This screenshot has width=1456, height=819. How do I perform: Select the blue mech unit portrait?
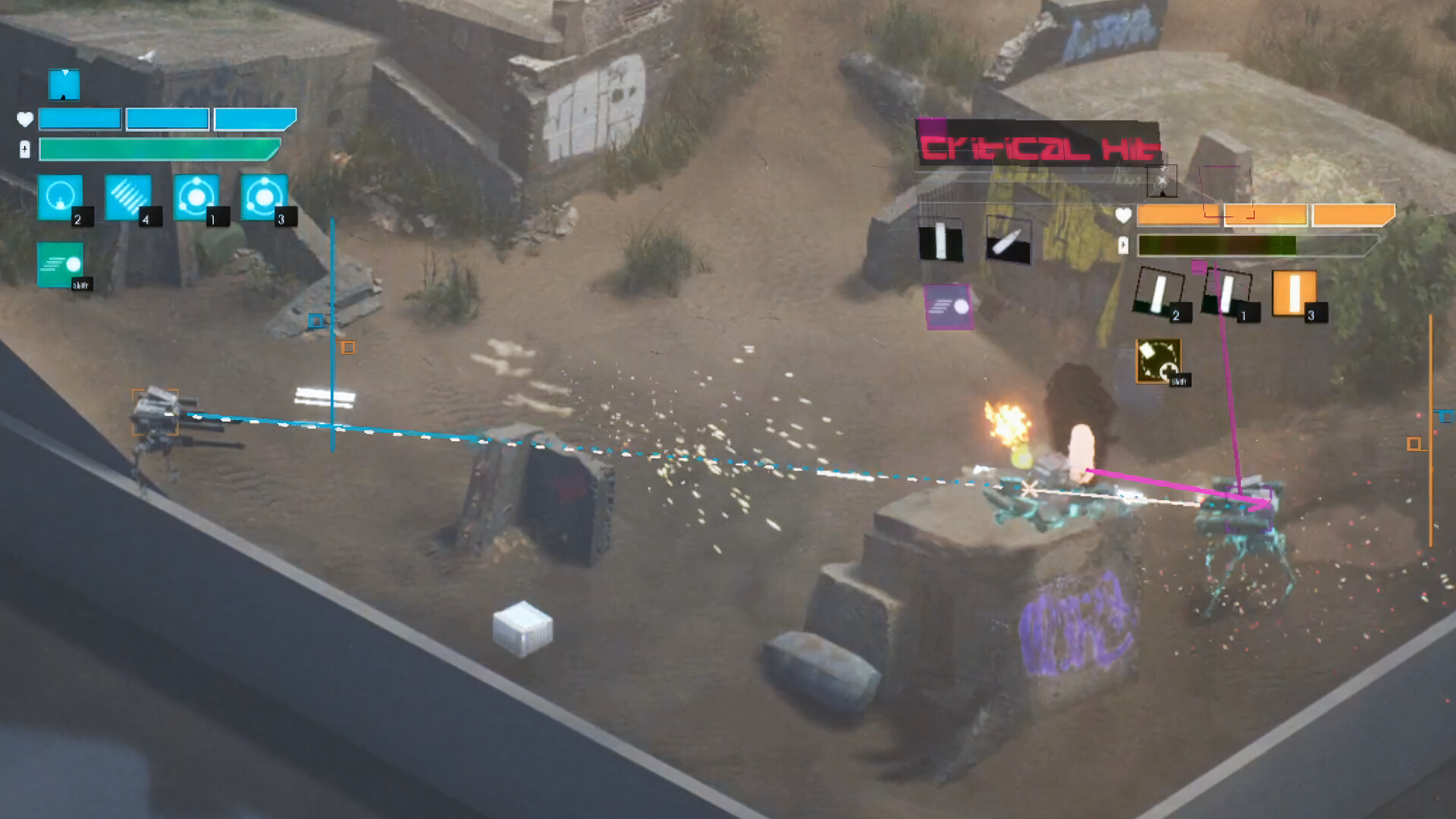tap(64, 85)
